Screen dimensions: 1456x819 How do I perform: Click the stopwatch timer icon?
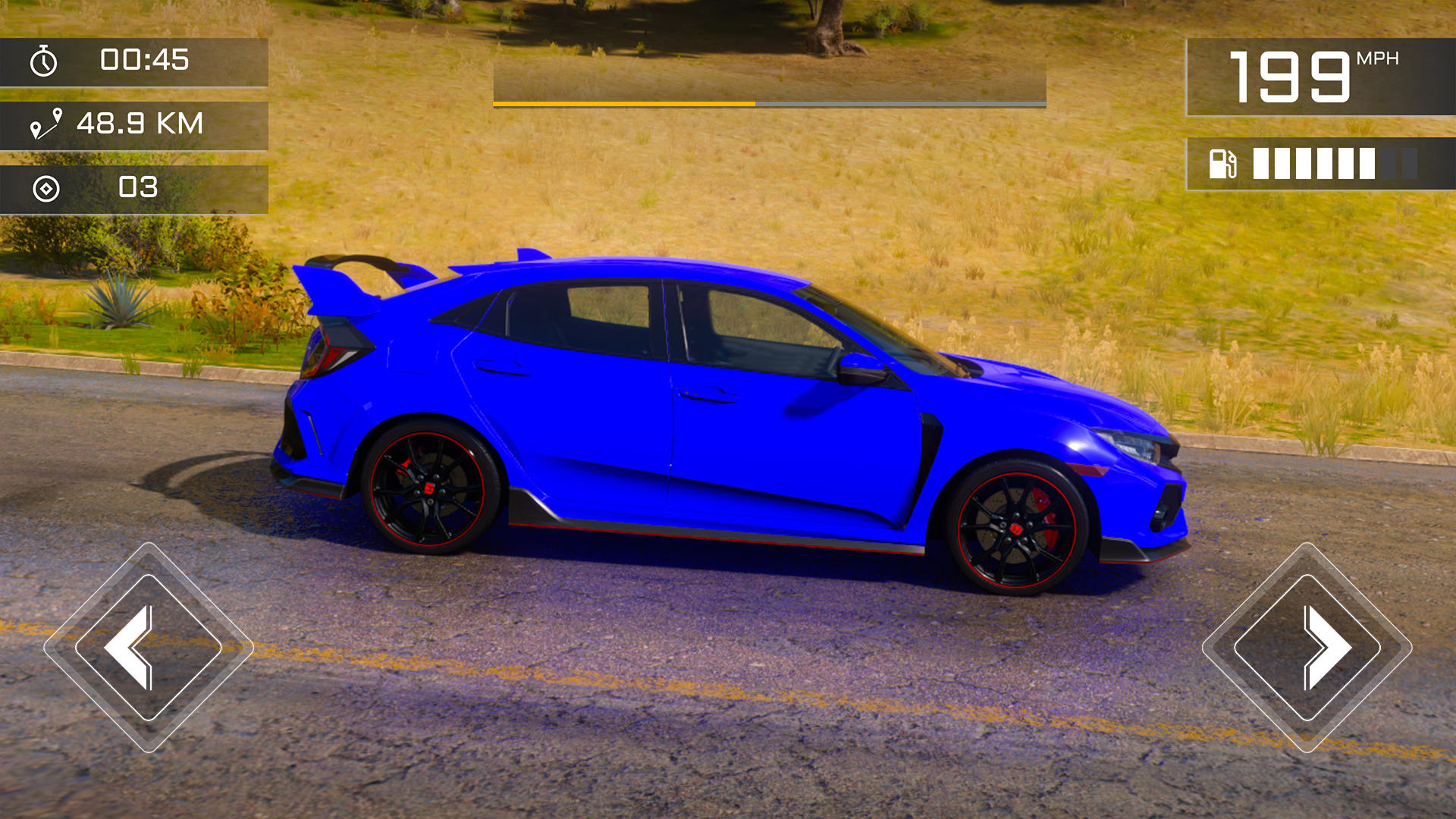43,62
